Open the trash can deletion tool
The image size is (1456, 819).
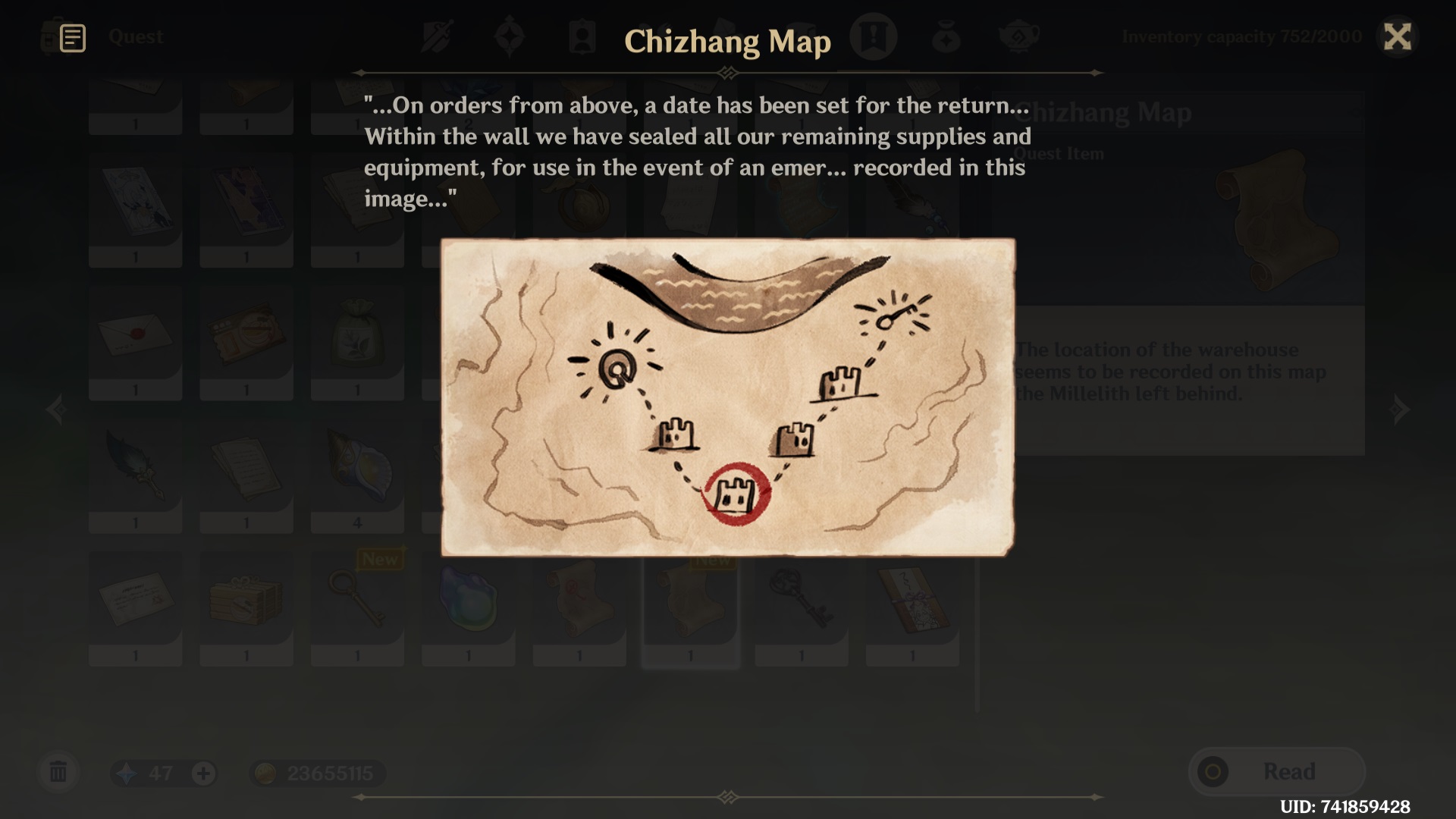tap(59, 773)
